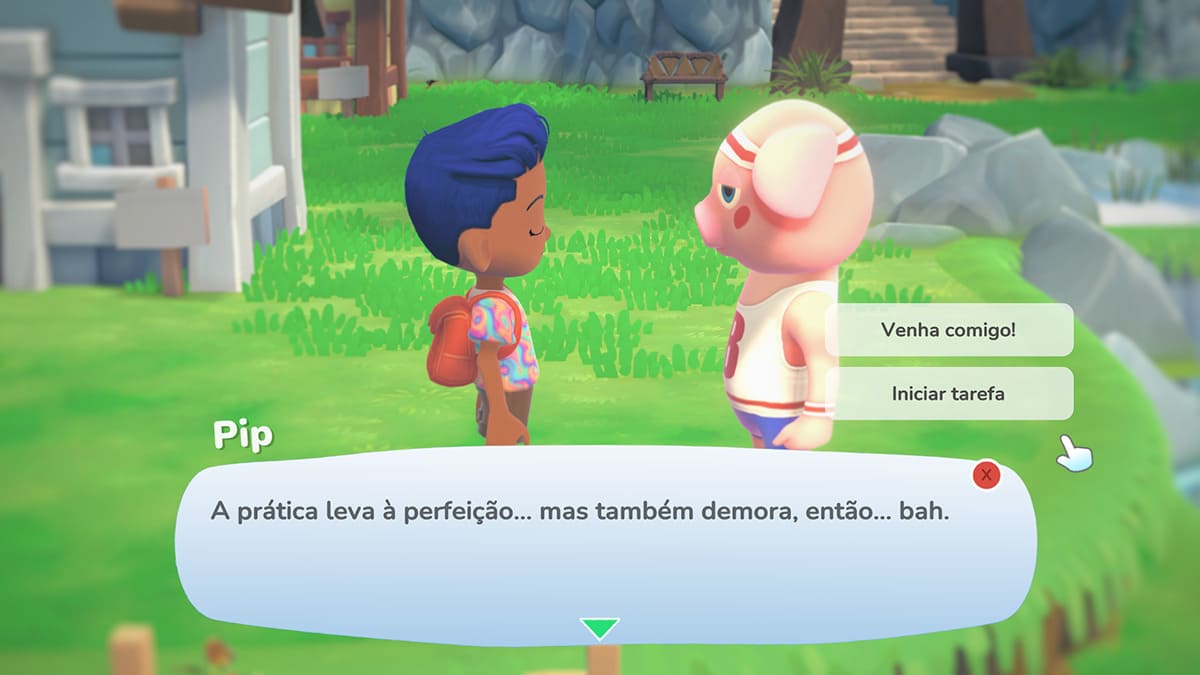
Task: Choose the "Venha comigo!" dialogue option
Action: pos(948,330)
